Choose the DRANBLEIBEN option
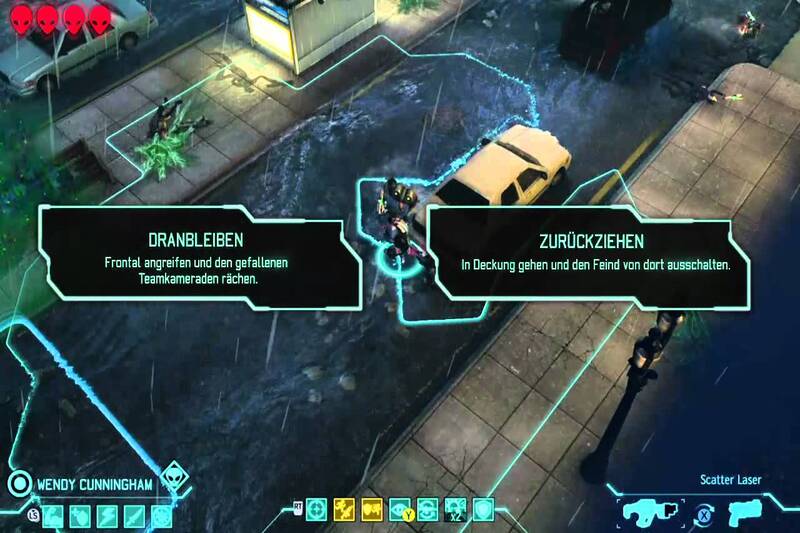This screenshot has height=533, width=800. point(200,254)
